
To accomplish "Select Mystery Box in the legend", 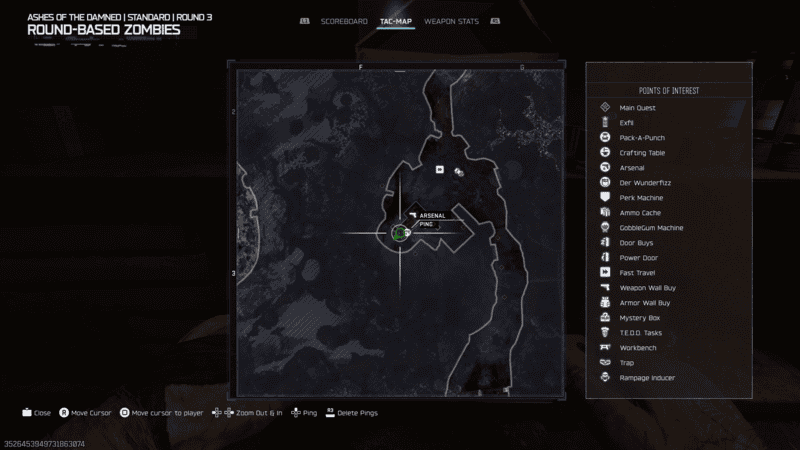I will click(639, 318).
